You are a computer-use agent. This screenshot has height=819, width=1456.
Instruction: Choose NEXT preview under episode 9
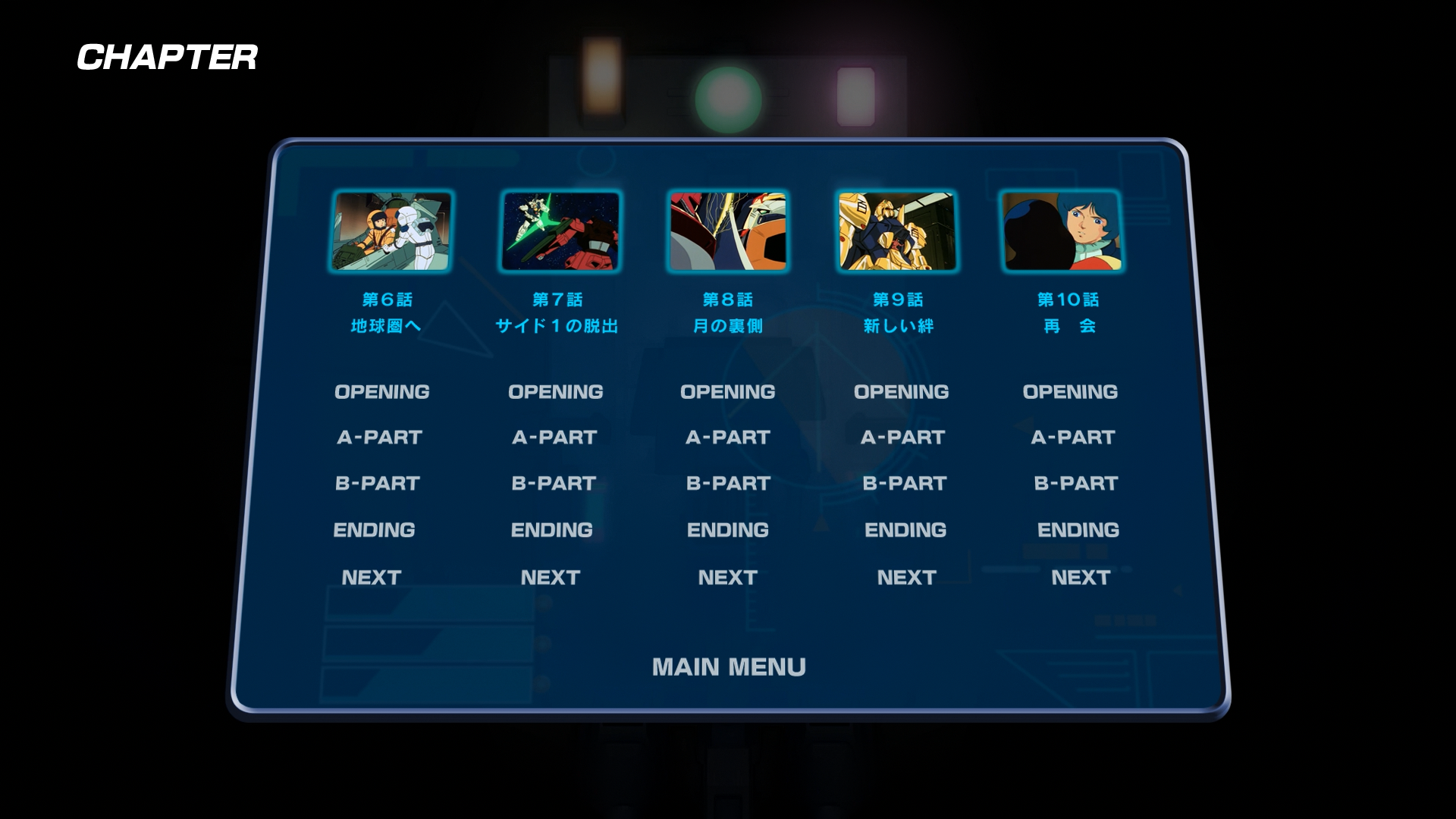coord(907,578)
